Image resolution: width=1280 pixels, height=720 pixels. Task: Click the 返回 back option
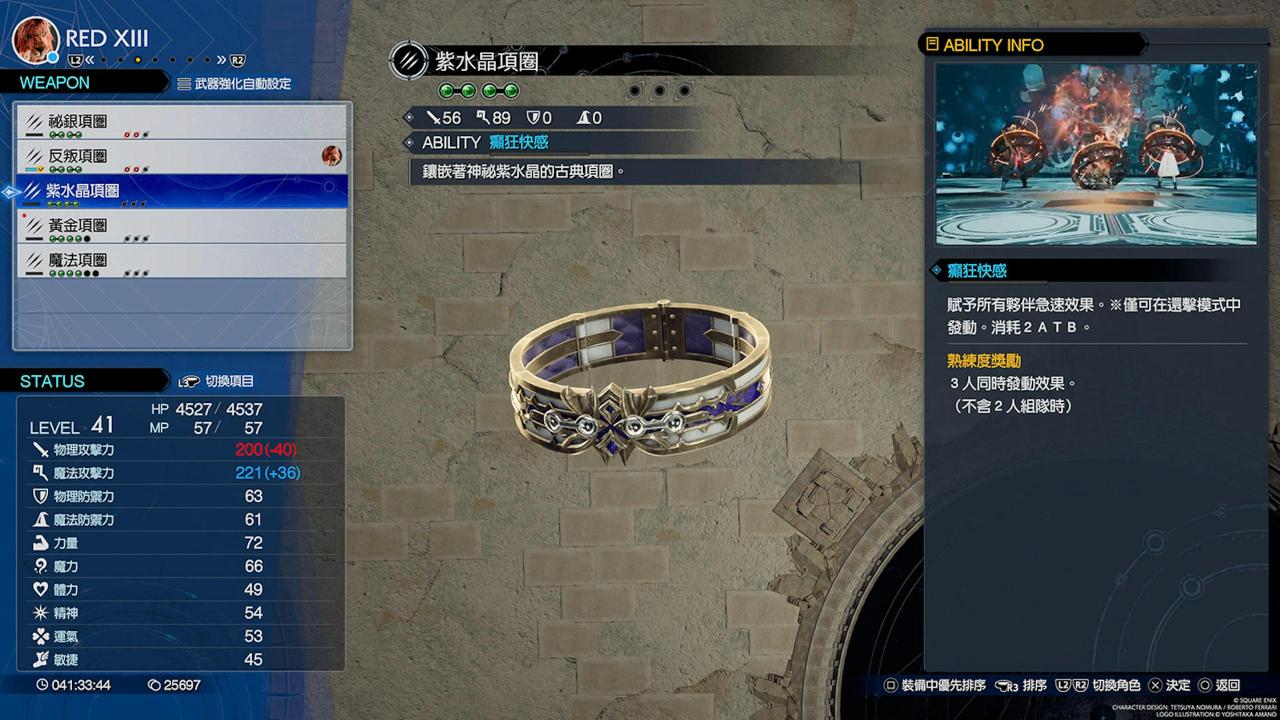[1219, 686]
